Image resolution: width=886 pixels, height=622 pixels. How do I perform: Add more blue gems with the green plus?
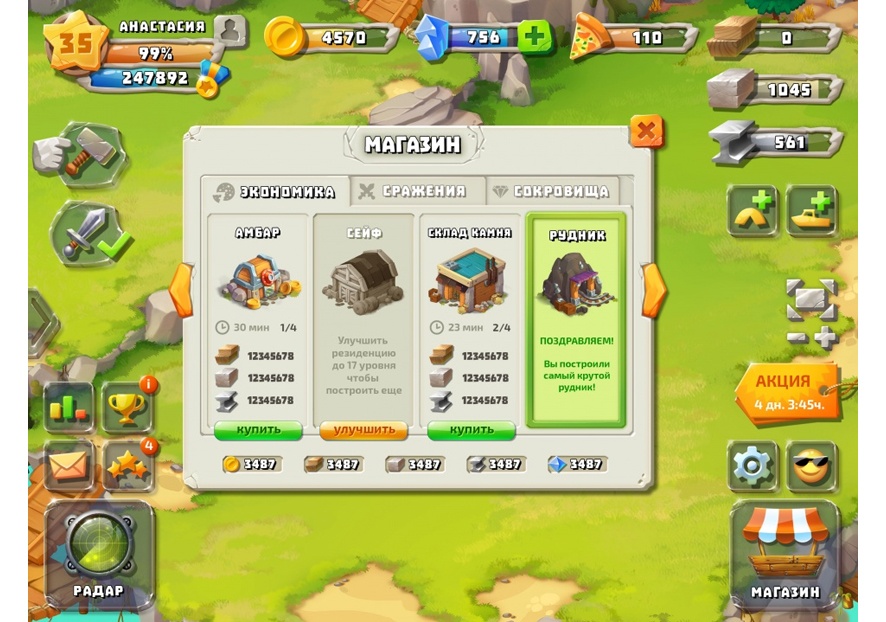(535, 38)
